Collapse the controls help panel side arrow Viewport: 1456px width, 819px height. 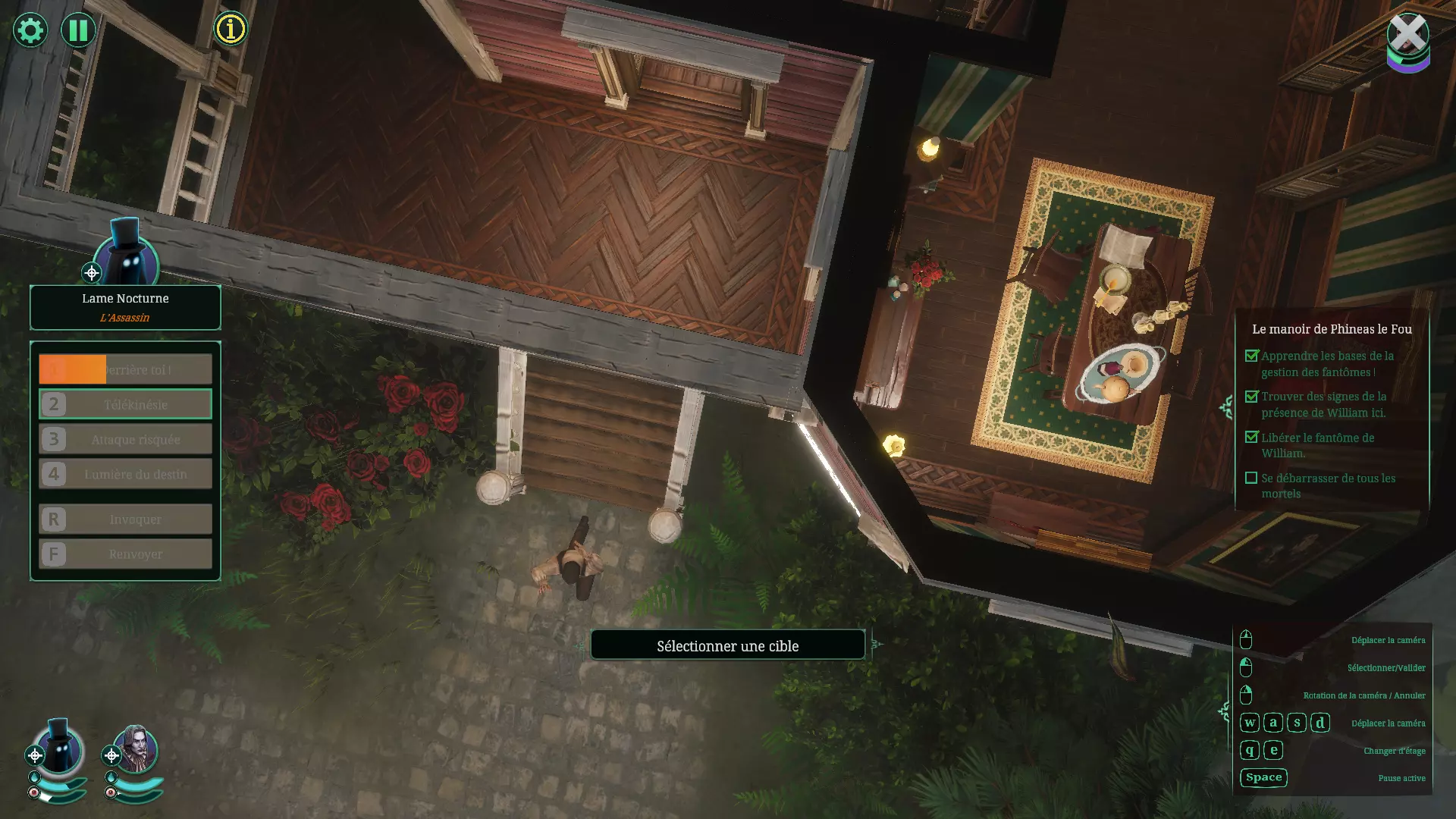[1223, 711]
